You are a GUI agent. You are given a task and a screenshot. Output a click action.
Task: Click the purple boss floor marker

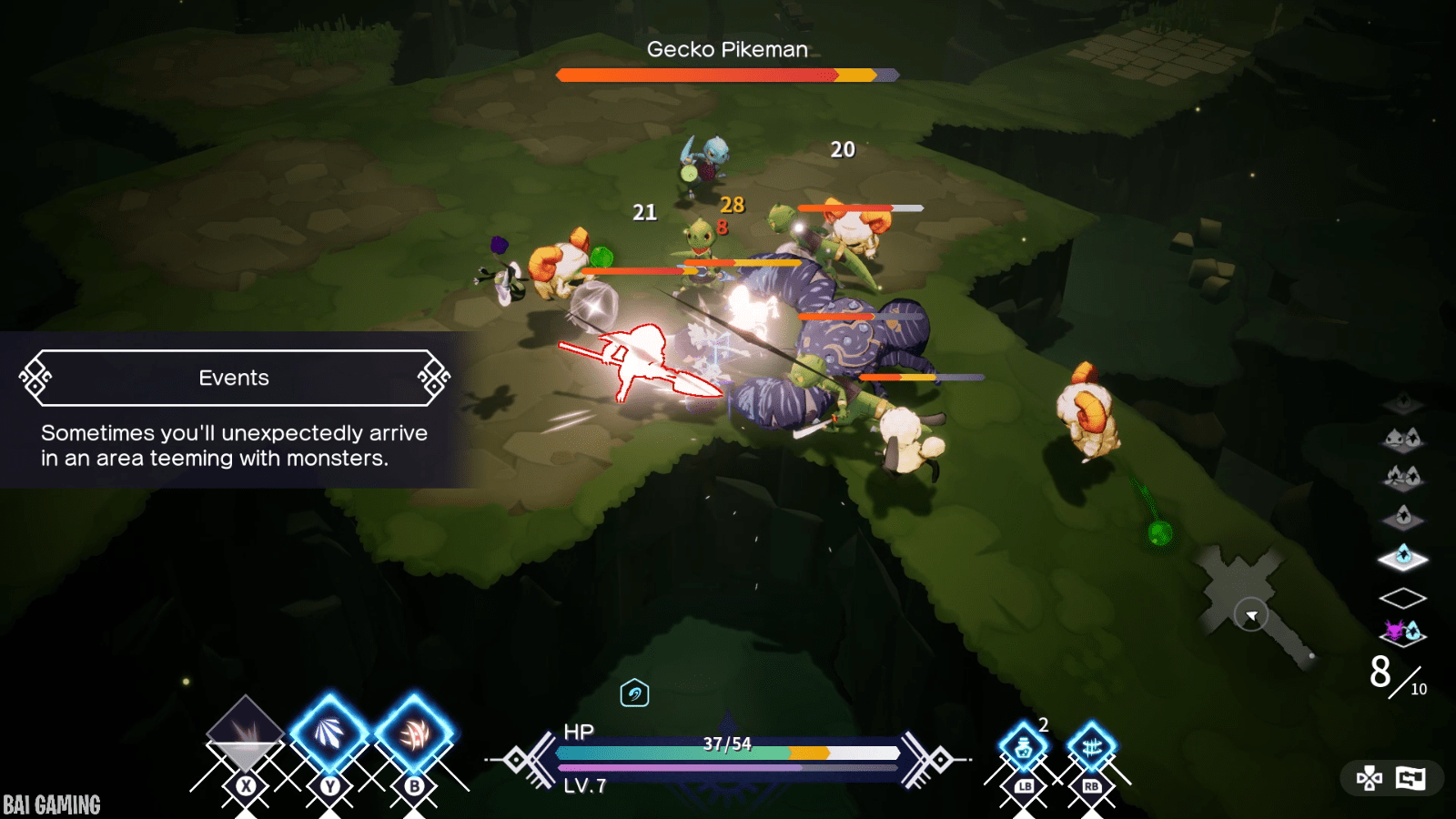[1402, 631]
